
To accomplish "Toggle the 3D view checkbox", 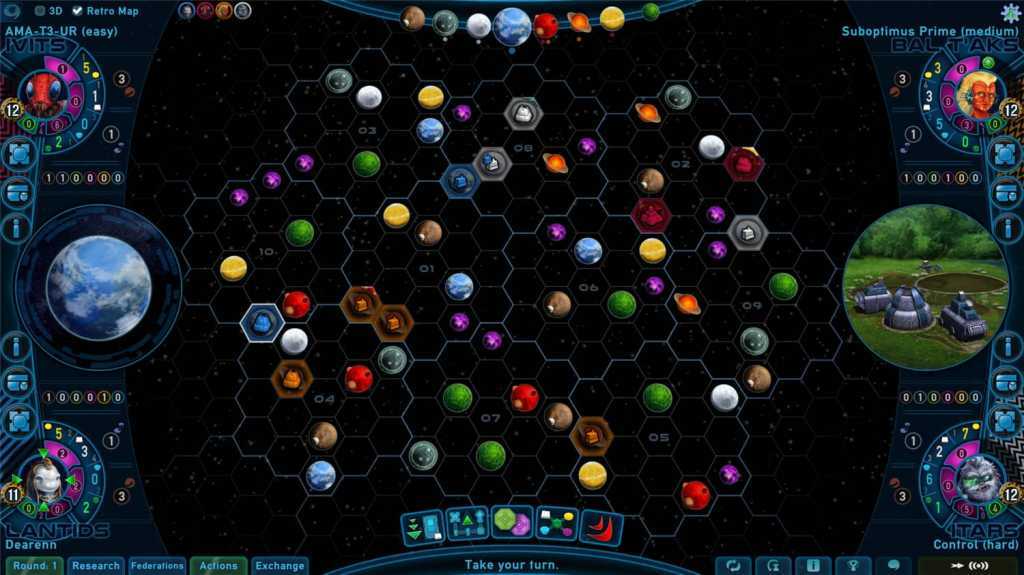I will point(40,11).
